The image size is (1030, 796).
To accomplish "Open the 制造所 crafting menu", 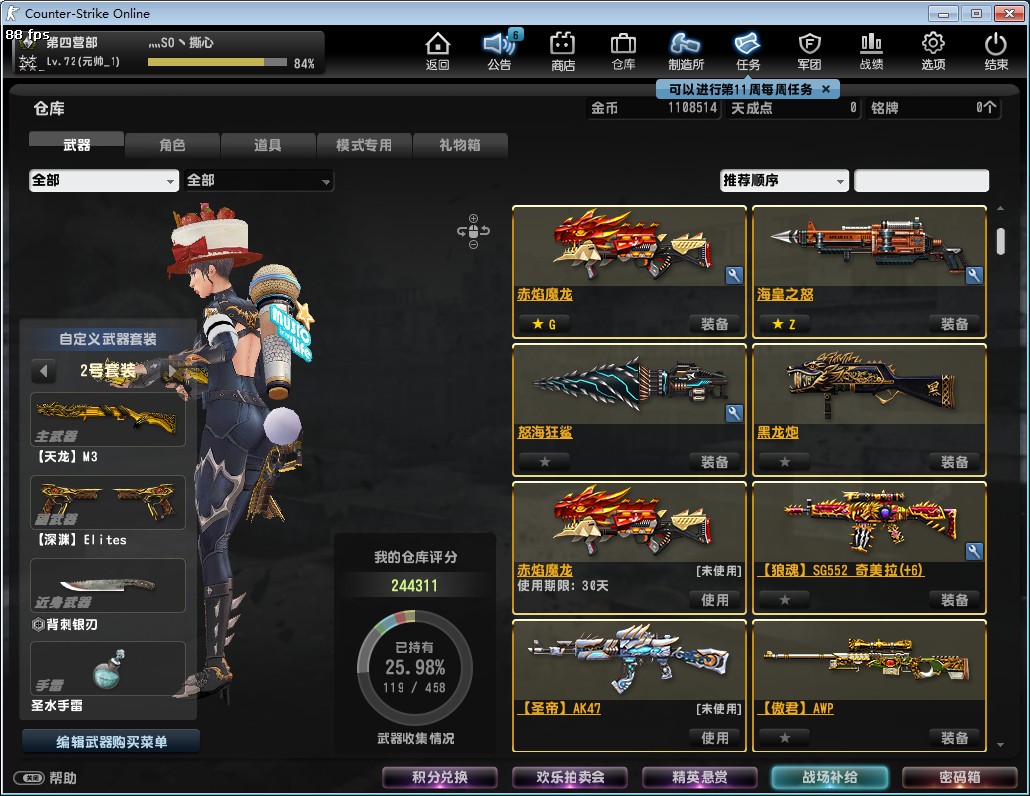I will (x=686, y=50).
